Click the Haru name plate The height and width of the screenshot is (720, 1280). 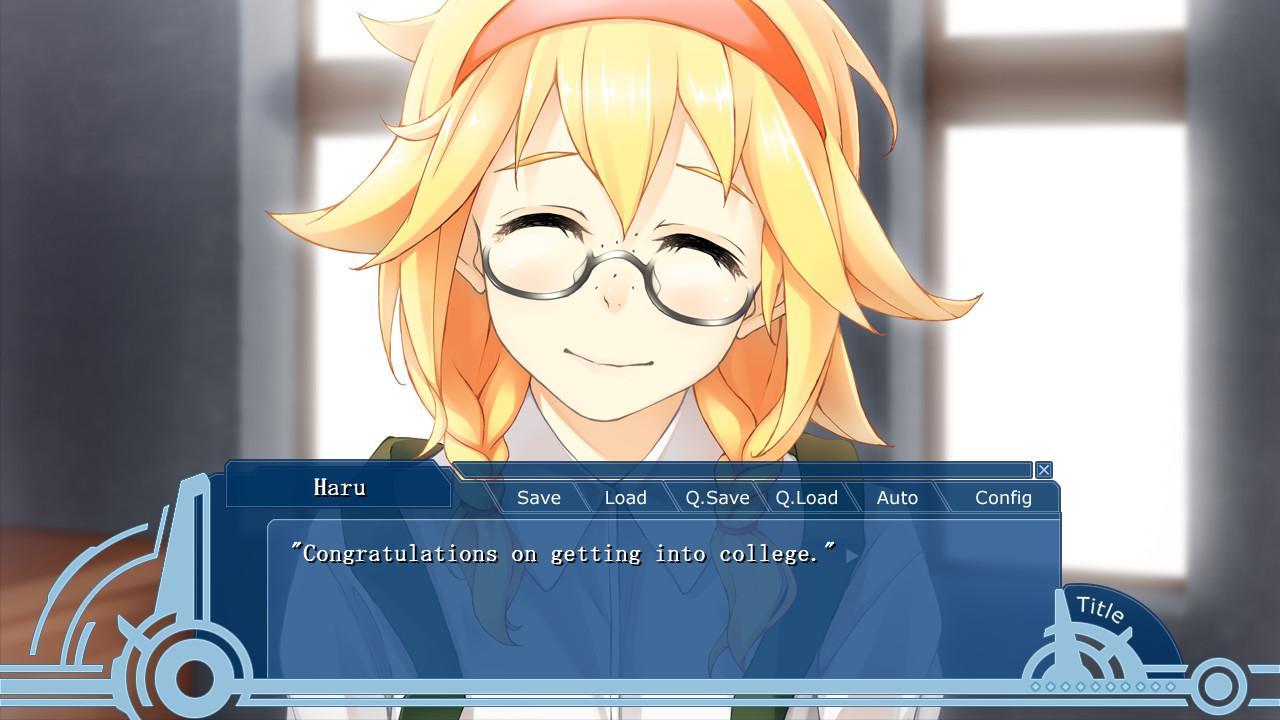pos(340,487)
